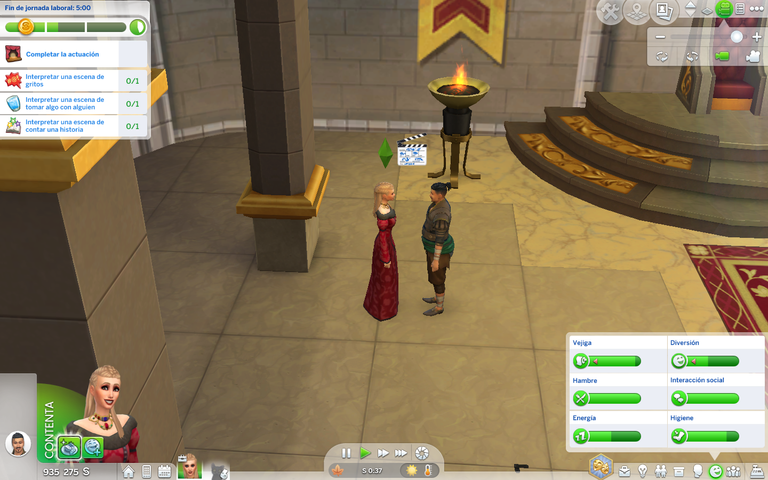Image resolution: width=768 pixels, height=480 pixels.
Task: Open Build Mode with the tools icon
Action: [610, 12]
